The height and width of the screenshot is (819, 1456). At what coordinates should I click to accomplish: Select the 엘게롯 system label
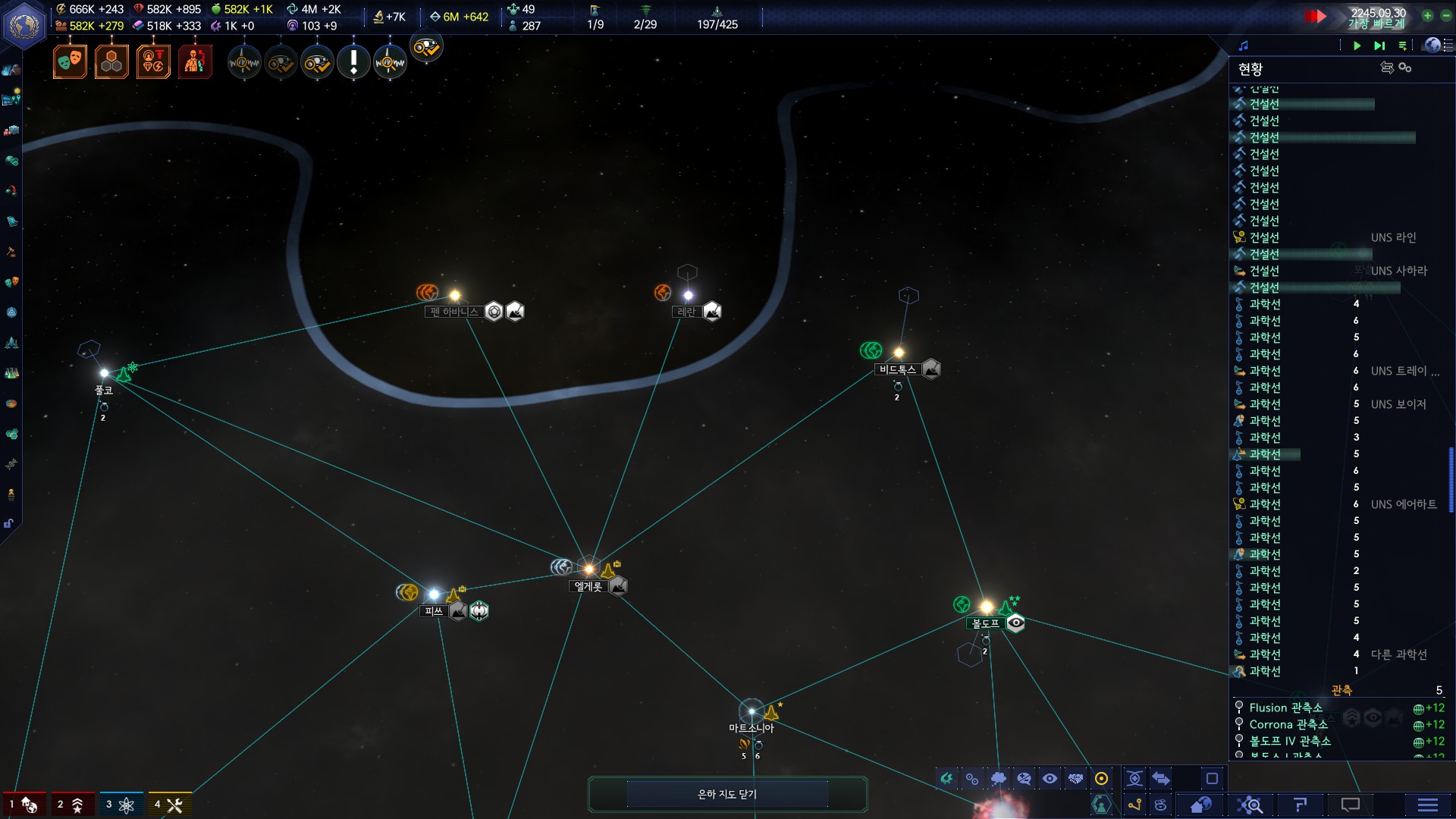pos(588,586)
